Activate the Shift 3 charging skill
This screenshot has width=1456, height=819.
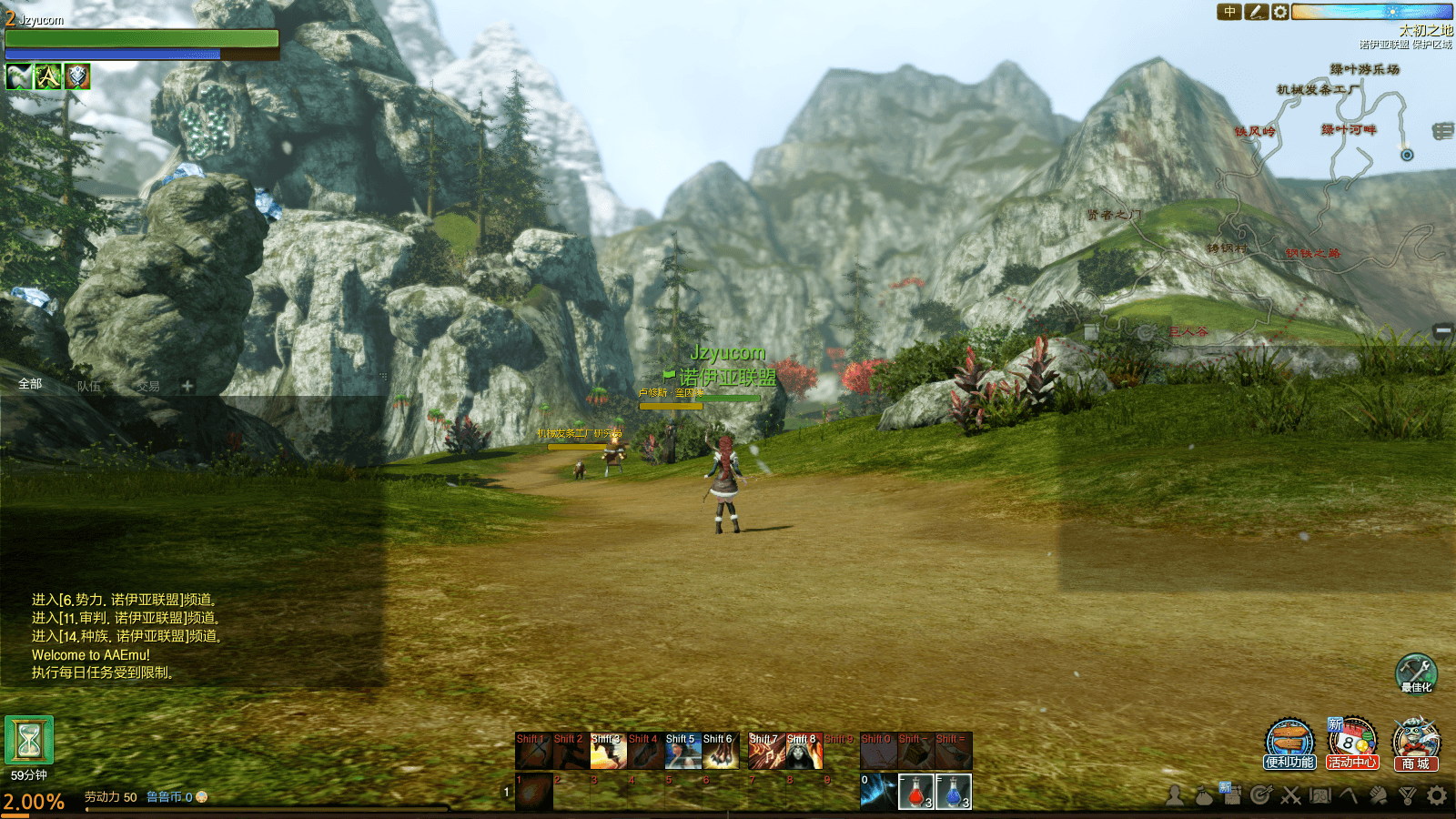click(608, 751)
